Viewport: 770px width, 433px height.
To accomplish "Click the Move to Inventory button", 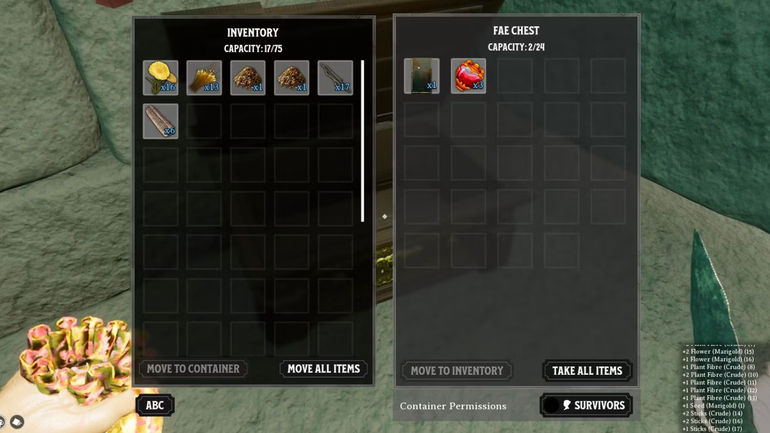I will [457, 371].
